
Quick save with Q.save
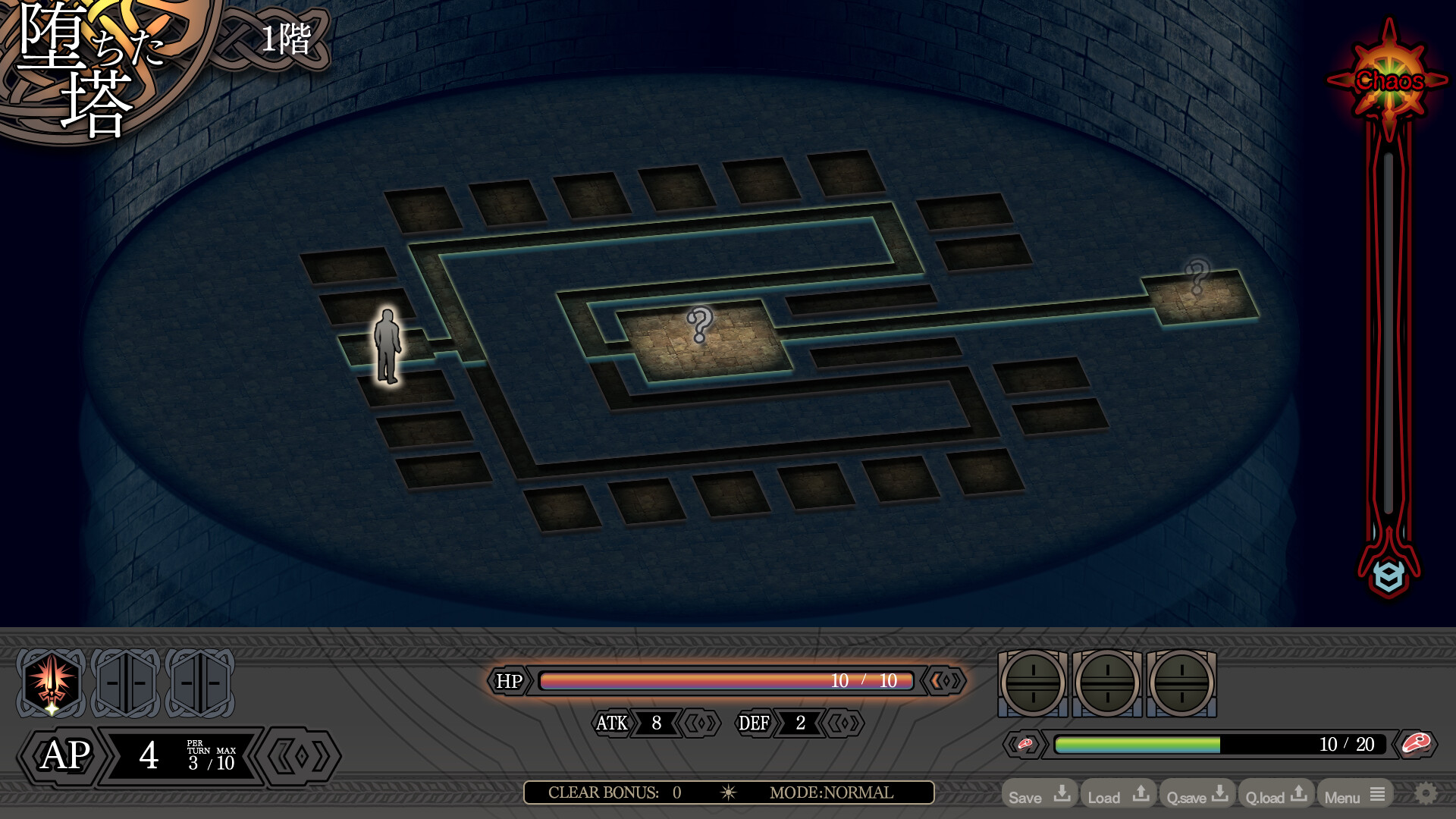(x=1197, y=795)
